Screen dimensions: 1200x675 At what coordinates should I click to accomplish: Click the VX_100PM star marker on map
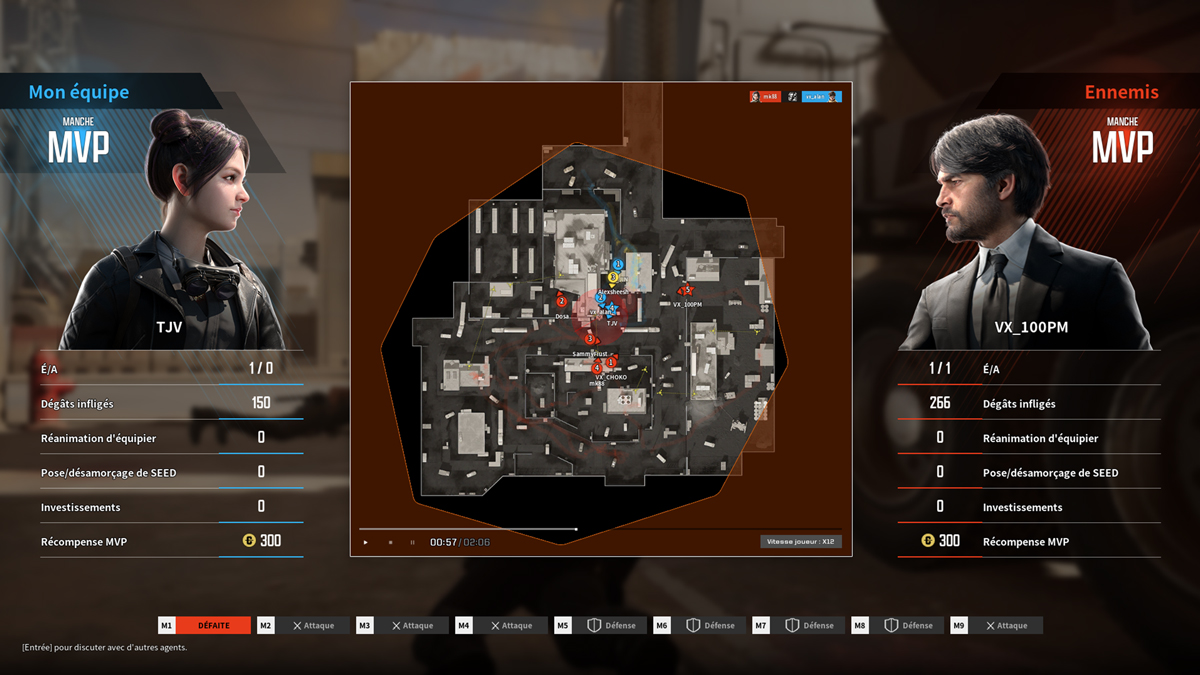tap(686, 291)
